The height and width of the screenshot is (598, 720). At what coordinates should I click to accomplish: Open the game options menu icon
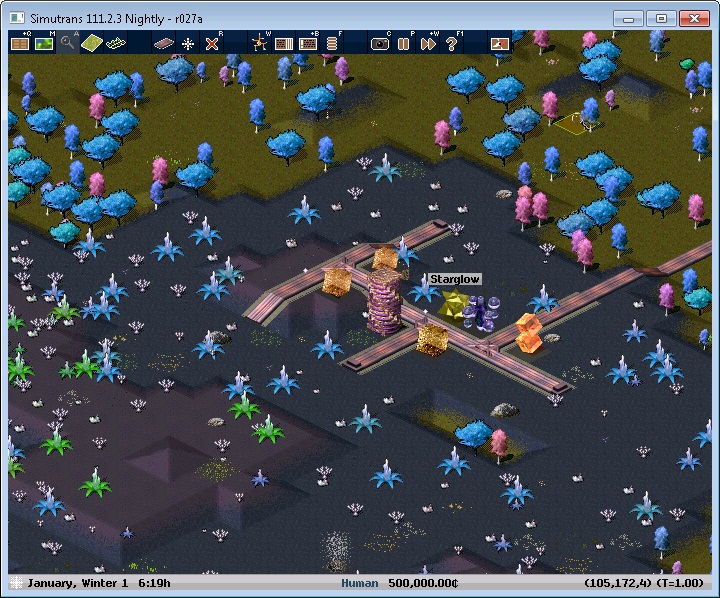(x=20, y=43)
